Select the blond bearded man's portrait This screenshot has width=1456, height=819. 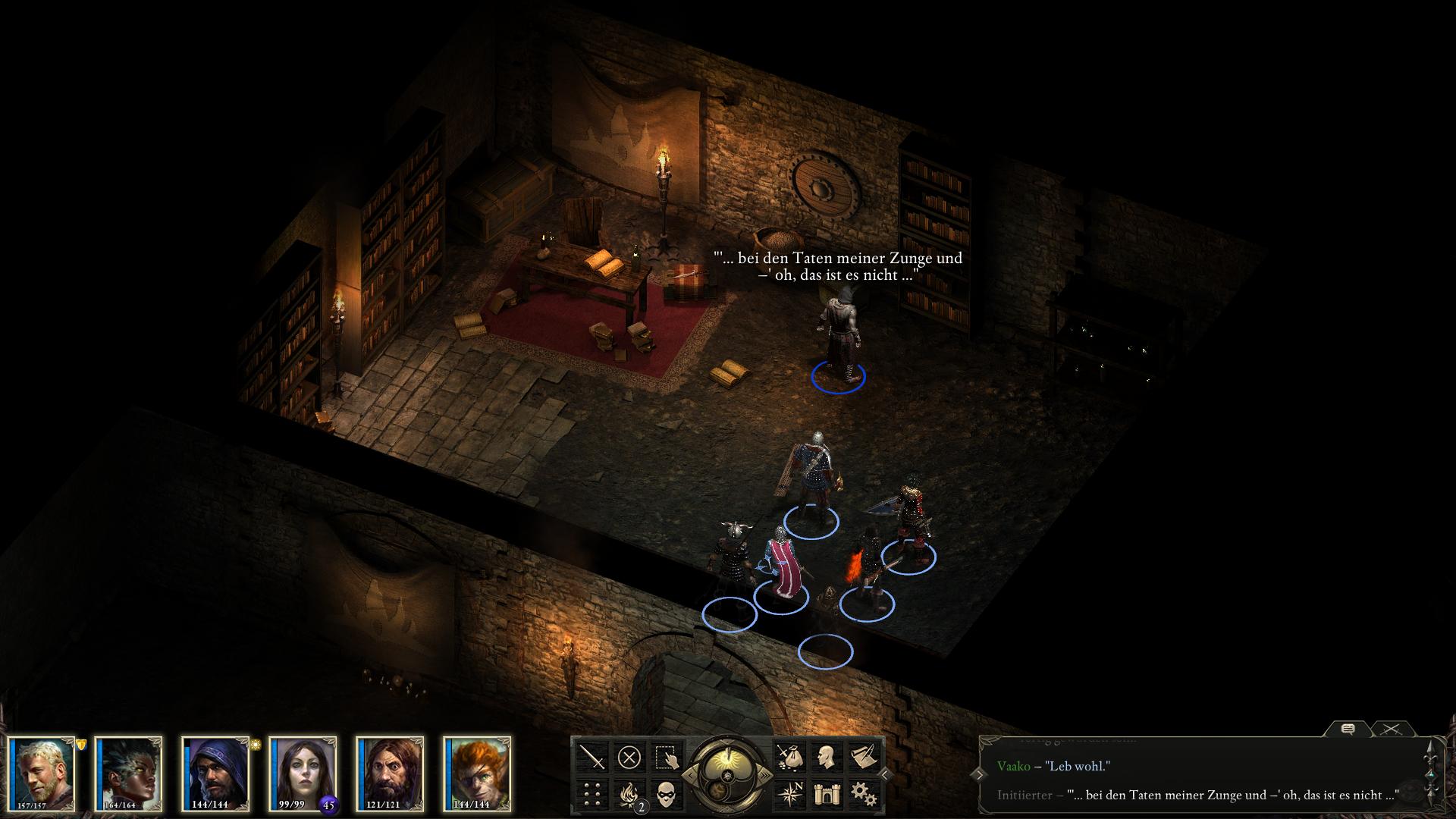click(42, 772)
